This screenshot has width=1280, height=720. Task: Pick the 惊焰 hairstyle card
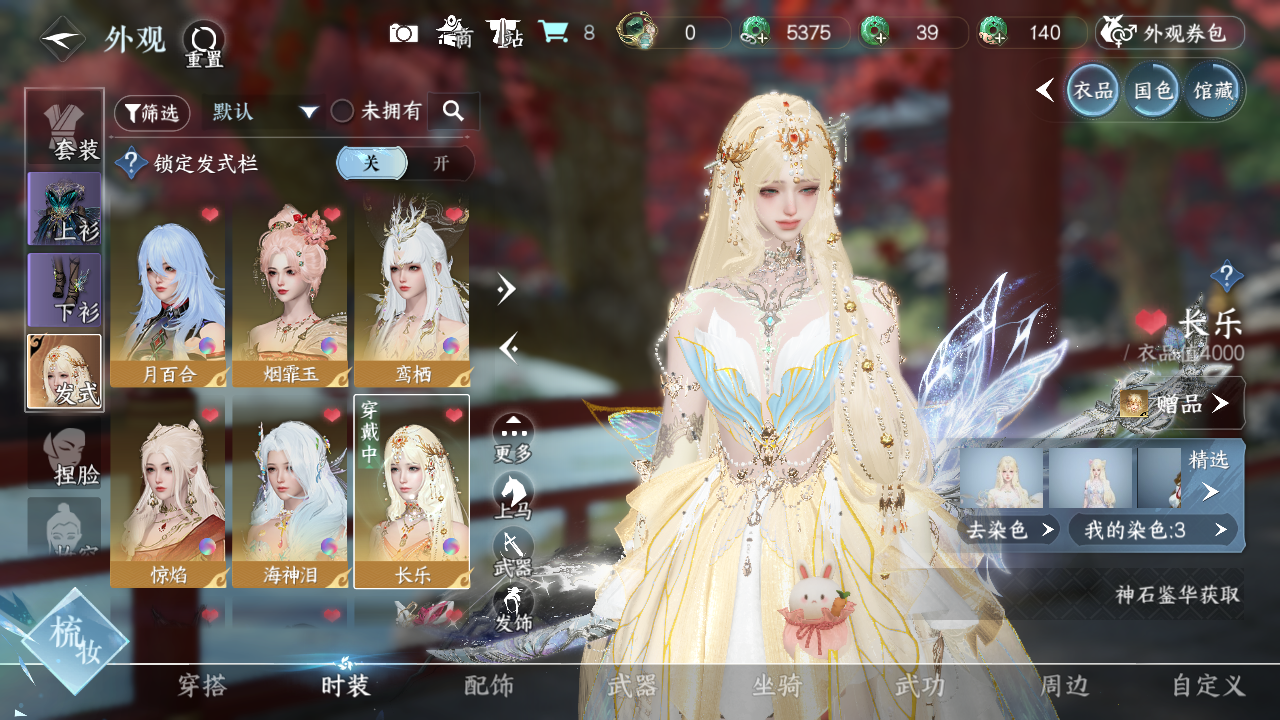tap(168, 492)
